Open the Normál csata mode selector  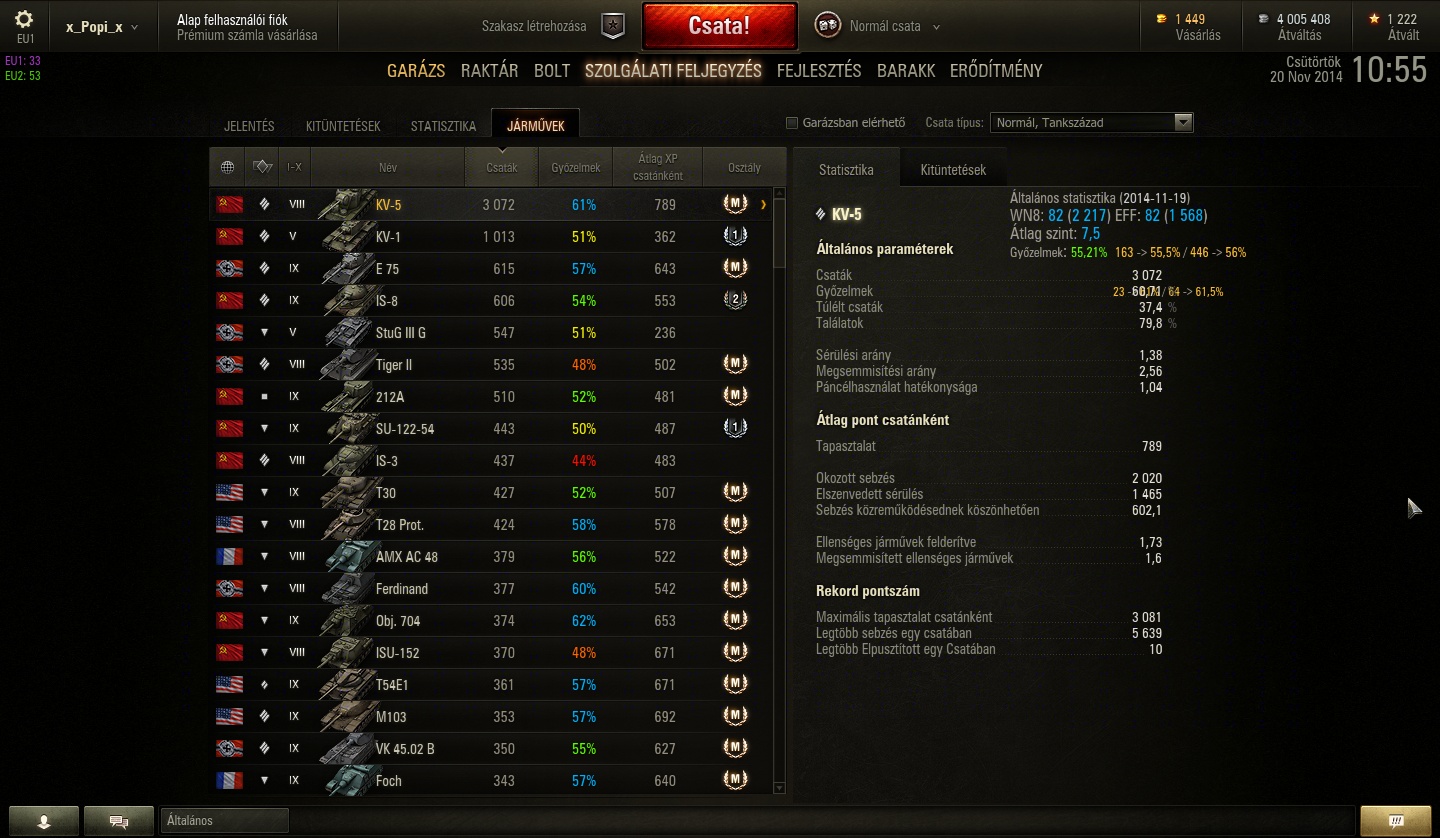point(884,26)
